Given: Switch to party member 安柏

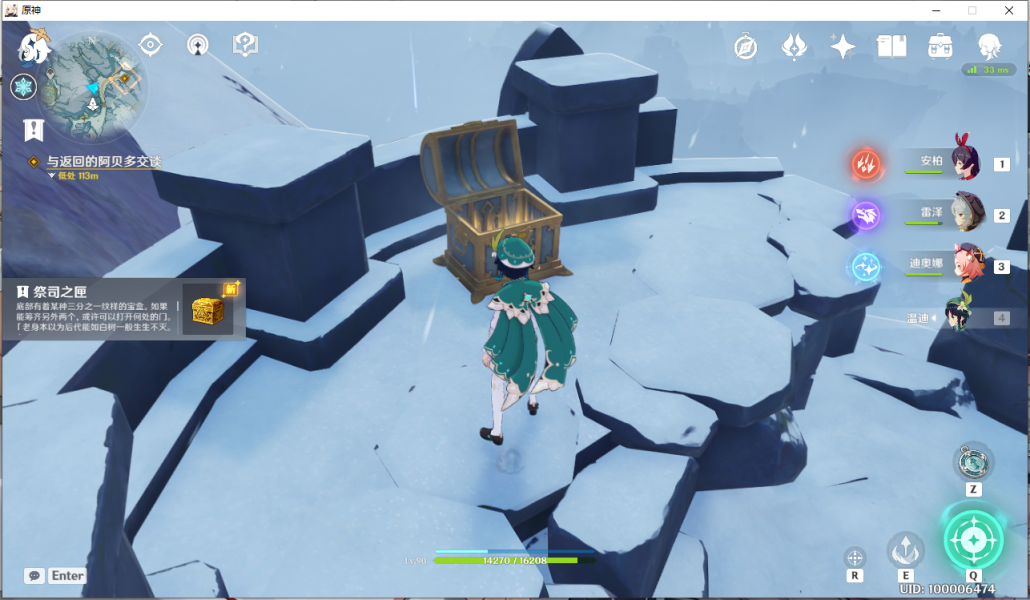Looking at the screenshot, I should click(x=965, y=162).
